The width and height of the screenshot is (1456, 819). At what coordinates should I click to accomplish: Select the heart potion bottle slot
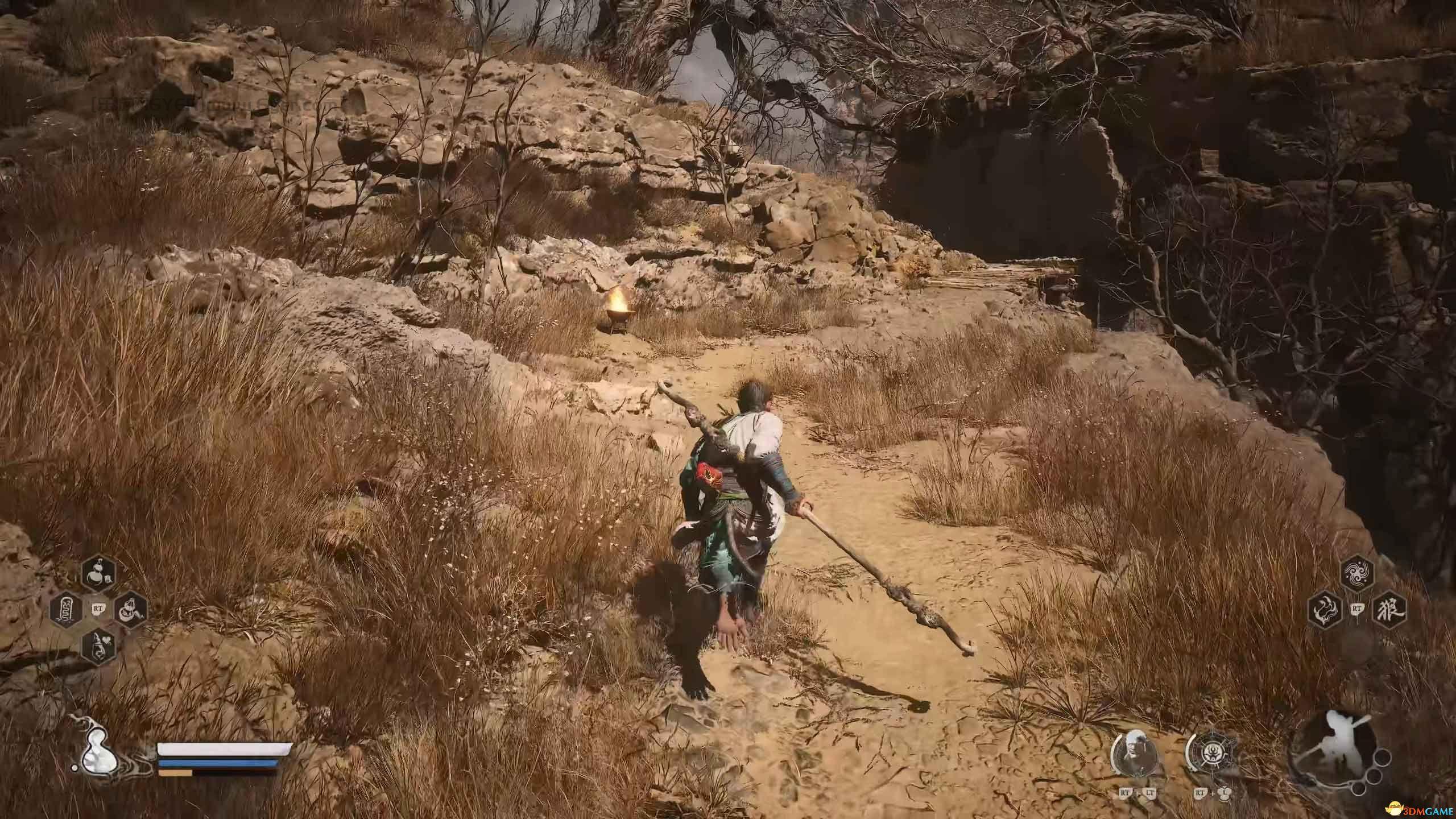pos(99,646)
